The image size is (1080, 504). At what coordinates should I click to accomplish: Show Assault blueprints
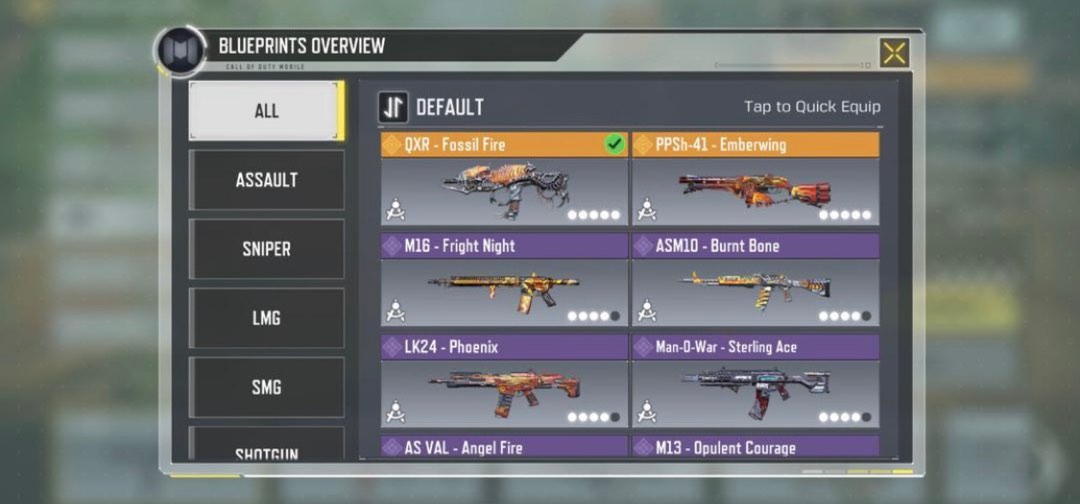(x=266, y=180)
